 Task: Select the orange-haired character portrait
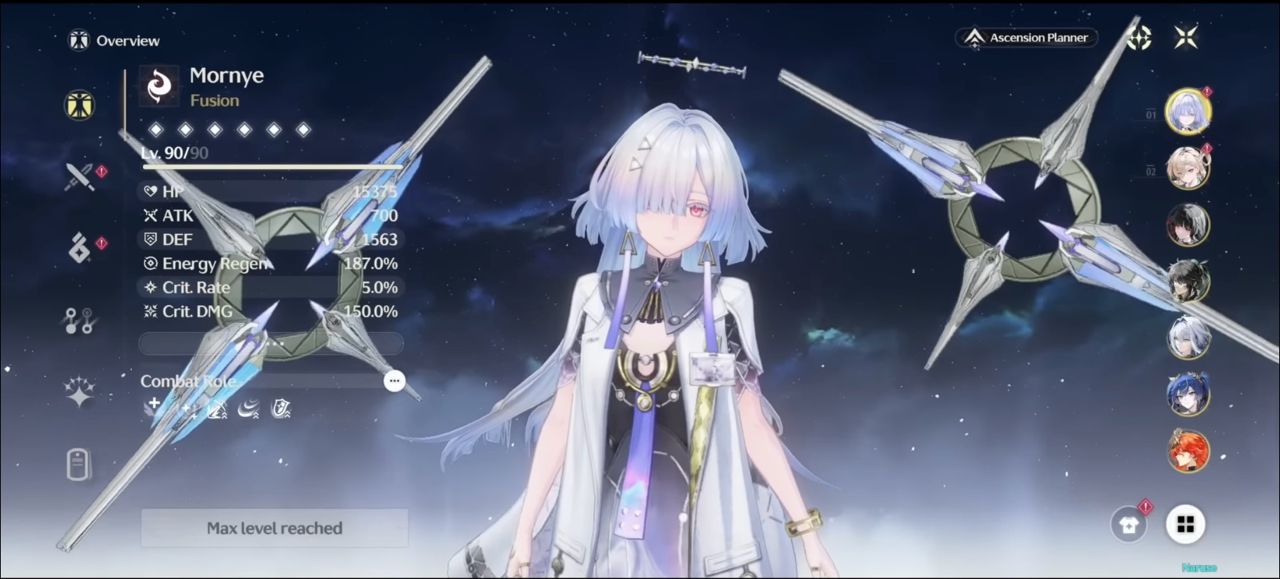pyautogui.click(x=1188, y=451)
